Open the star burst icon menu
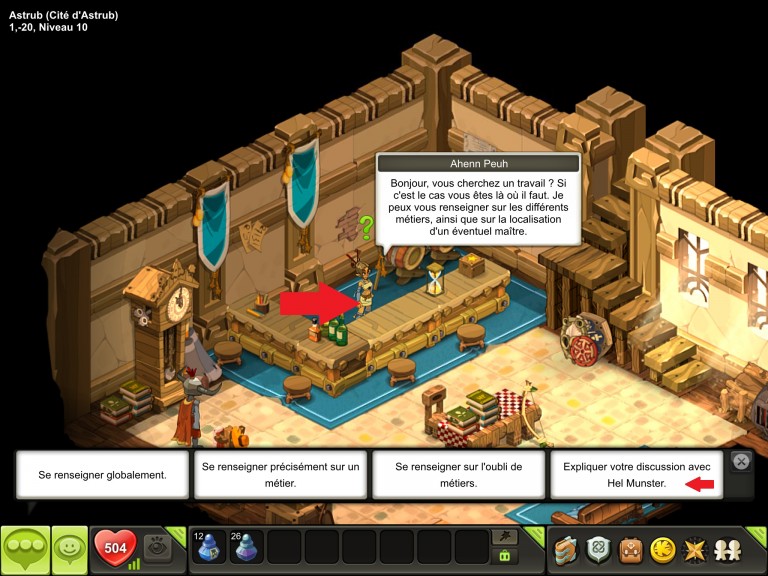The width and height of the screenshot is (768, 576). (695, 549)
